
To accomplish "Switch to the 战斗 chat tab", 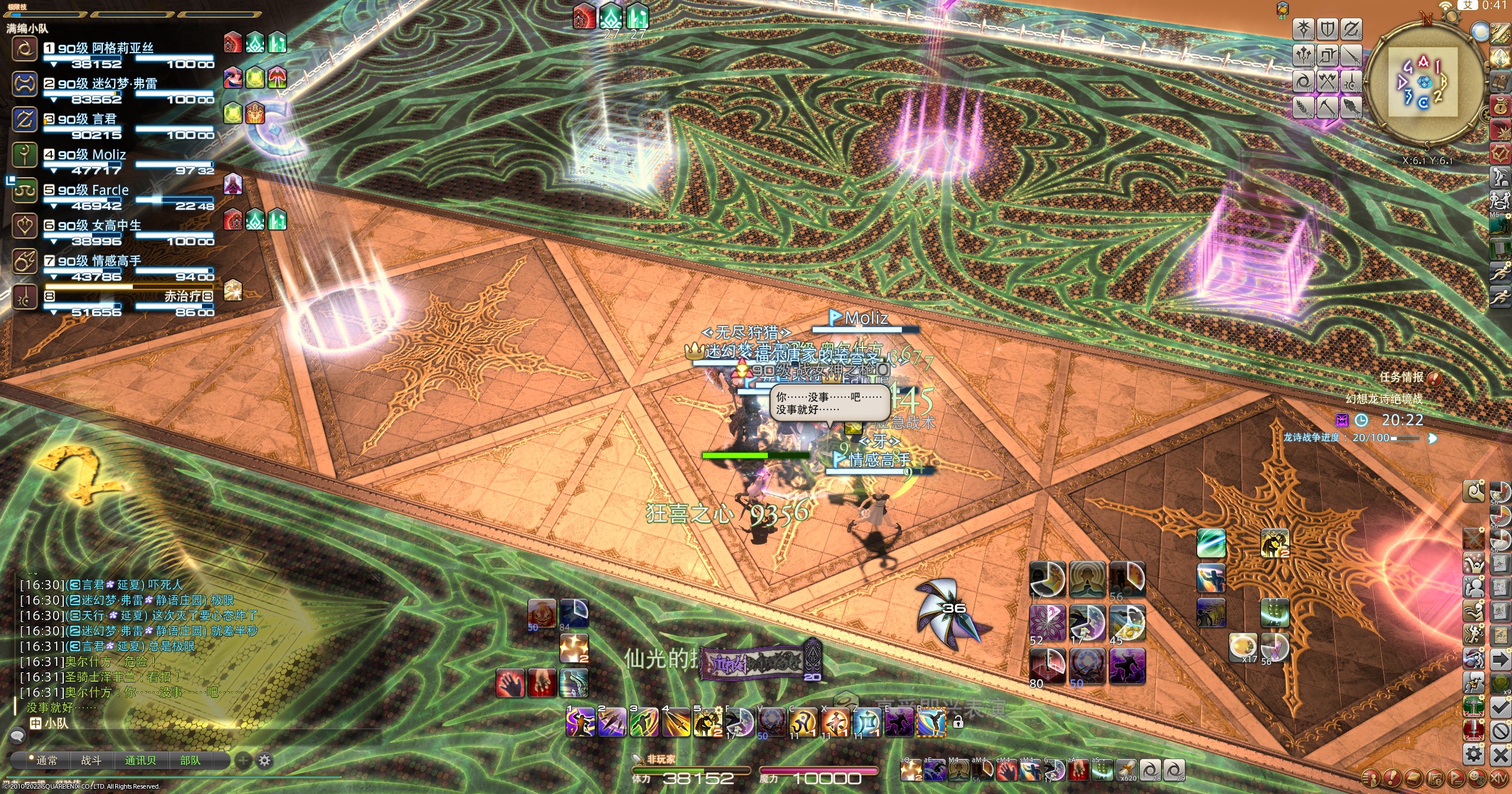I will click(x=91, y=761).
